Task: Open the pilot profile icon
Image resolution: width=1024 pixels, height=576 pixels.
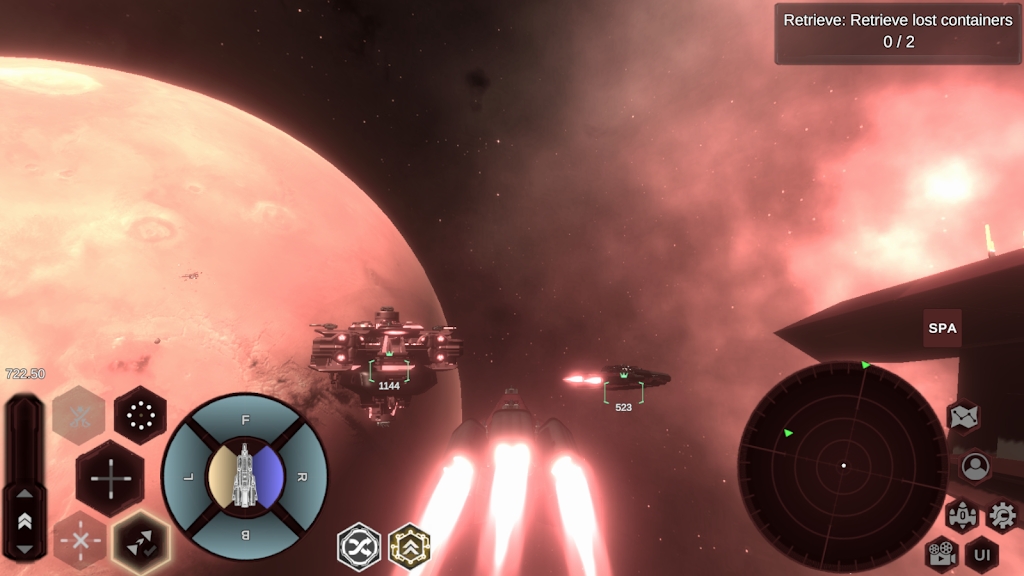Action: coord(974,466)
